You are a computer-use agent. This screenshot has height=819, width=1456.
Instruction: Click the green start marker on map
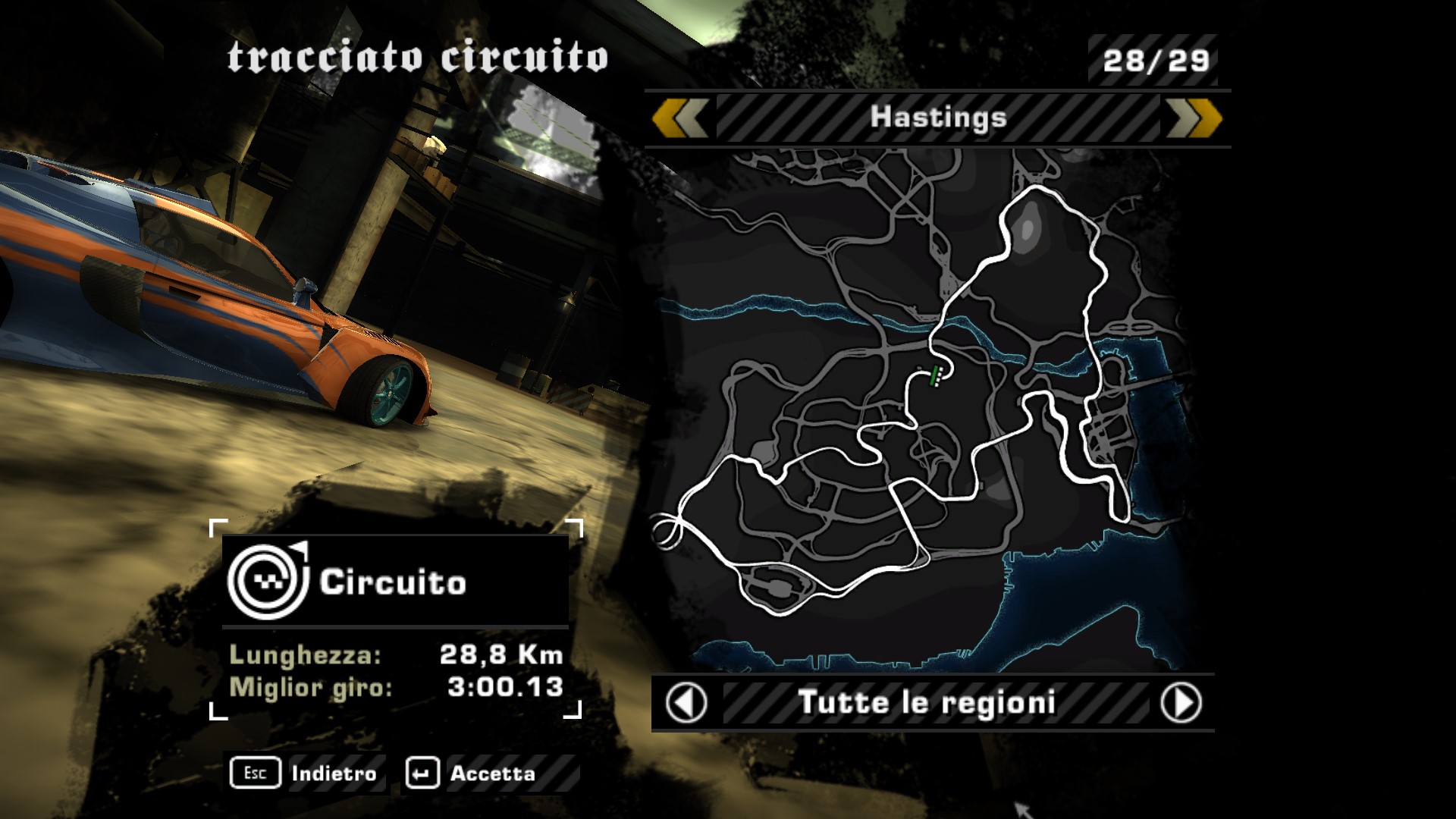pyautogui.click(x=936, y=373)
